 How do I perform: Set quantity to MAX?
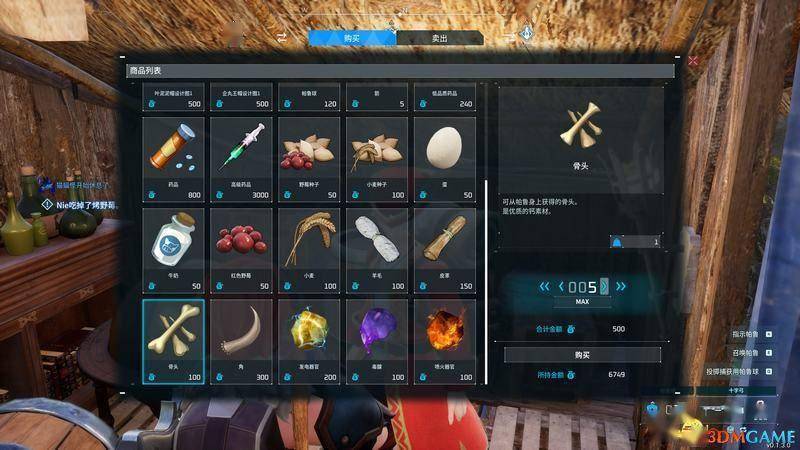point(582,301)
